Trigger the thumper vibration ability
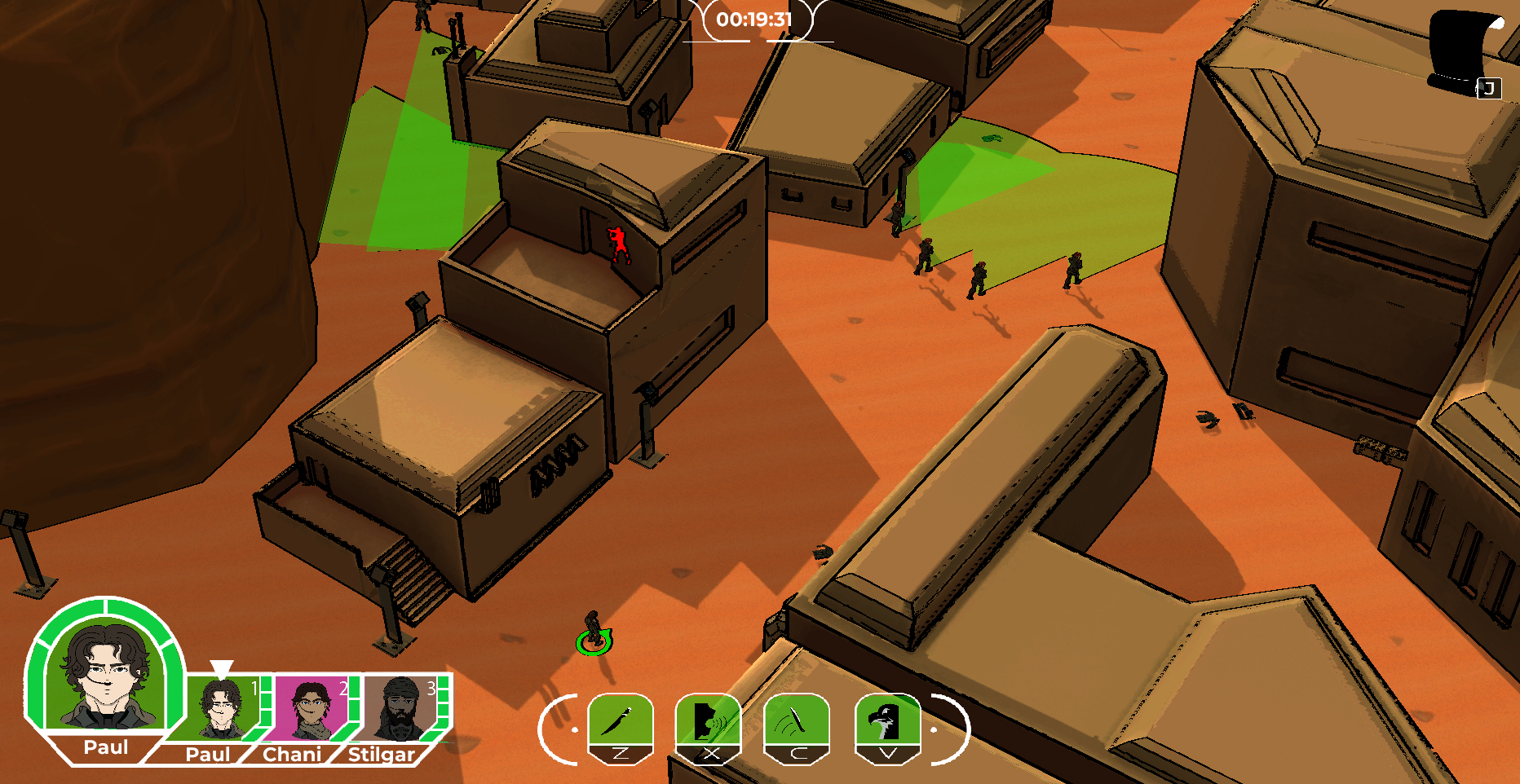 [796, 720]
